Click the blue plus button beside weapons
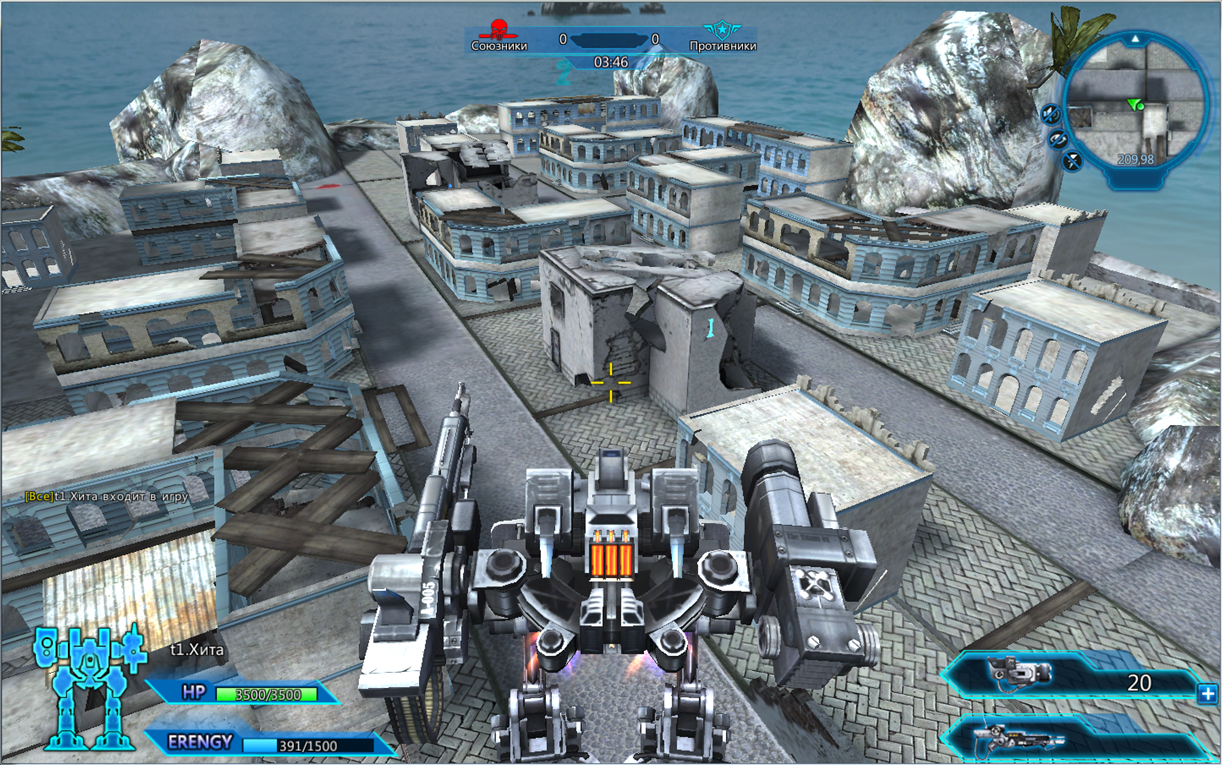Screen dimensions: 1222x765 tap(1207, 692)
